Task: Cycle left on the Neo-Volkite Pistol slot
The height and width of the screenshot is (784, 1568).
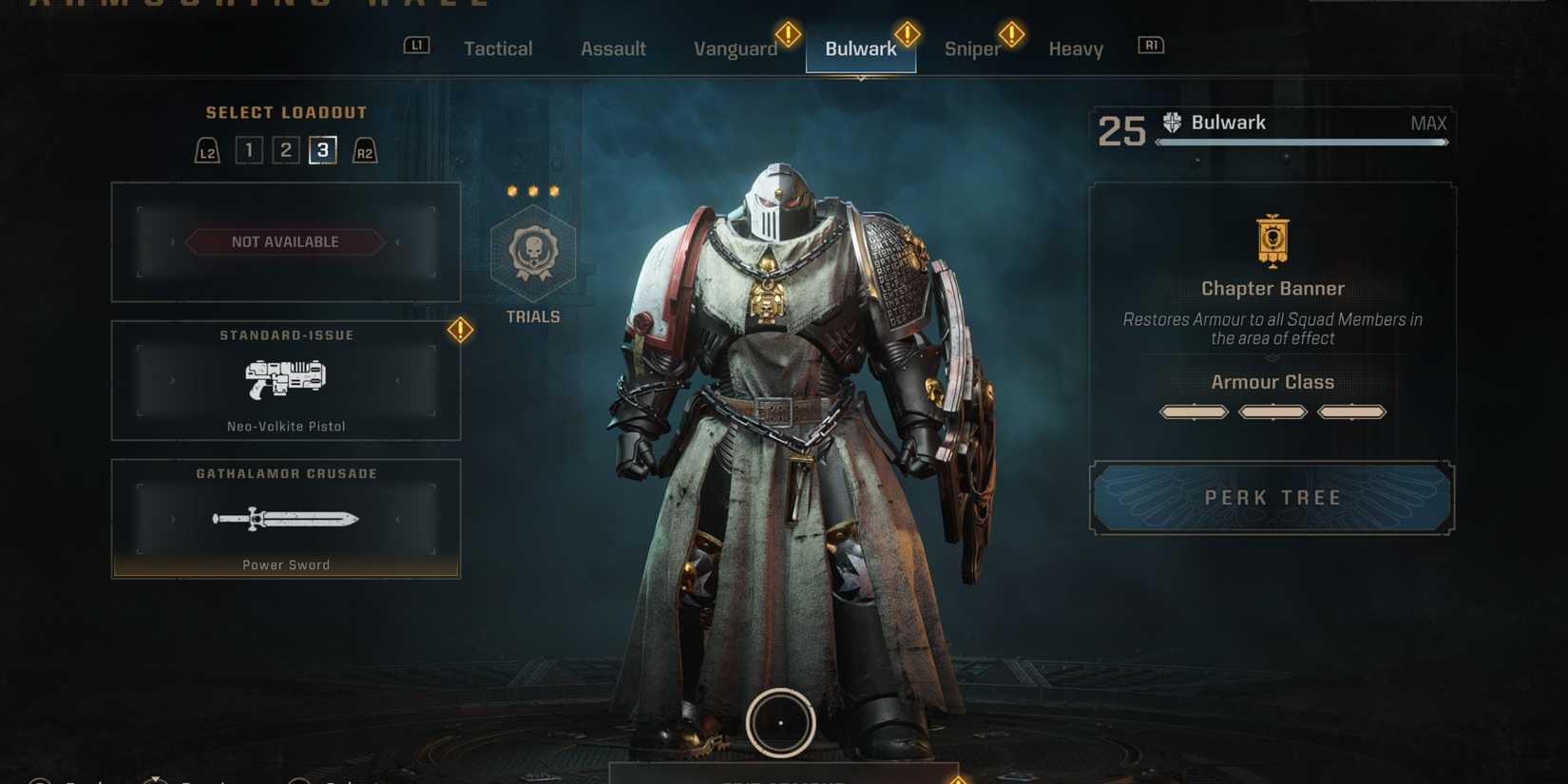Action: (173, 380)
